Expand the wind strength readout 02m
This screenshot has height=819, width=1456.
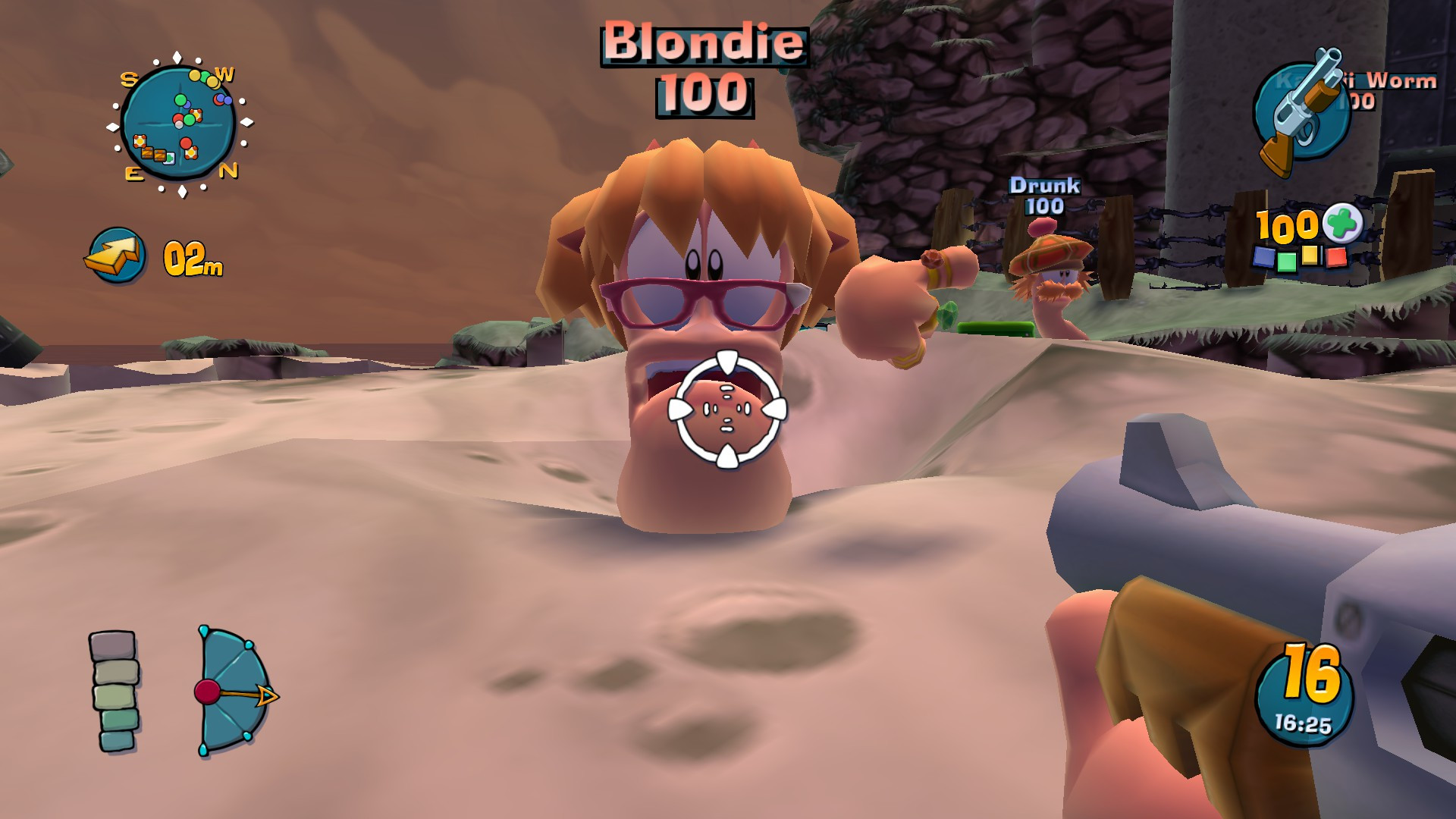pyautogui.click(x=192, y=258)
